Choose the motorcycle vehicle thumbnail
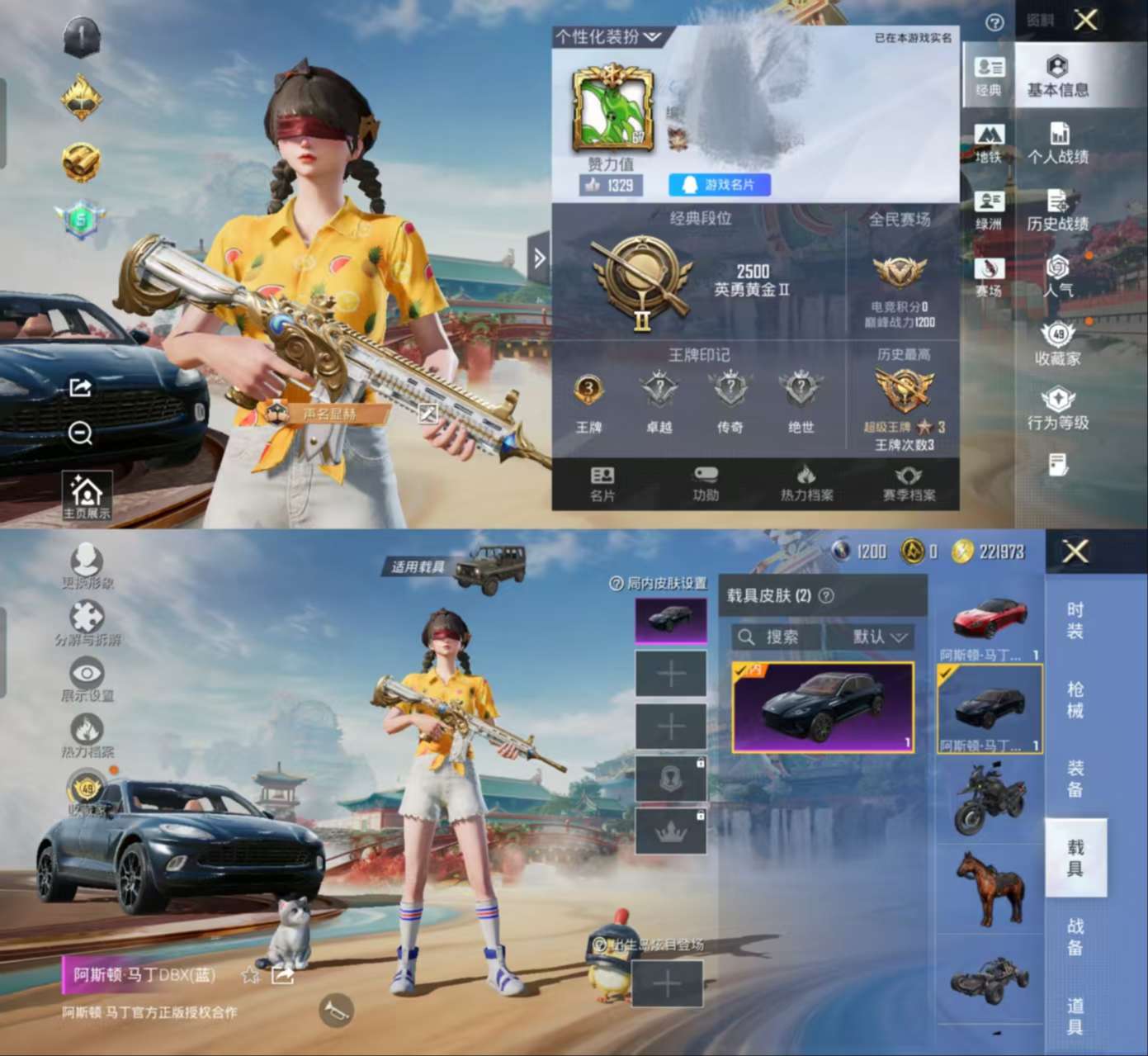1148x1056 pixels. (x=990, y=798)
